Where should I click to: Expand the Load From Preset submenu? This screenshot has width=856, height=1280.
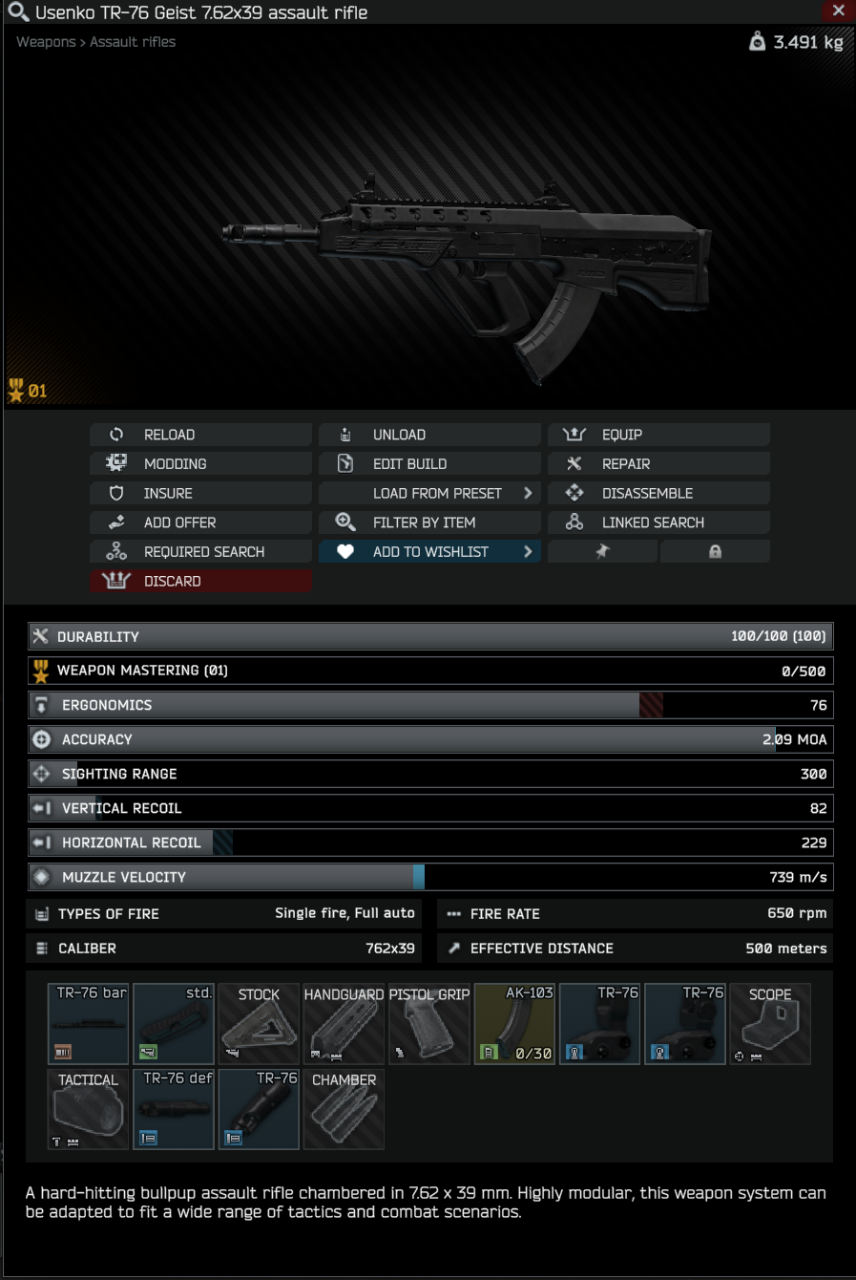tap(429, 493)
